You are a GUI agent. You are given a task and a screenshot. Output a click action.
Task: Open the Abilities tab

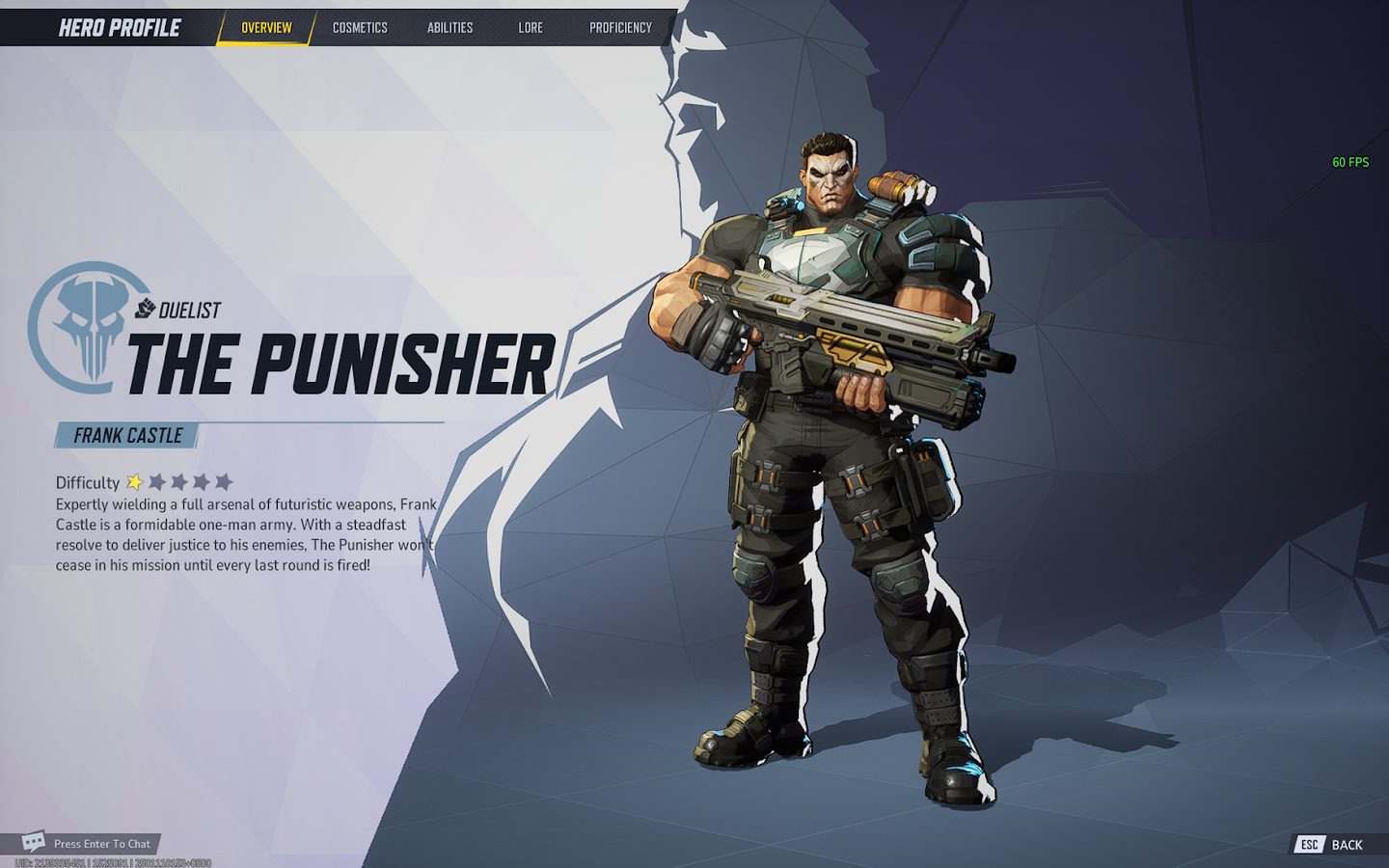pos(449,28)
